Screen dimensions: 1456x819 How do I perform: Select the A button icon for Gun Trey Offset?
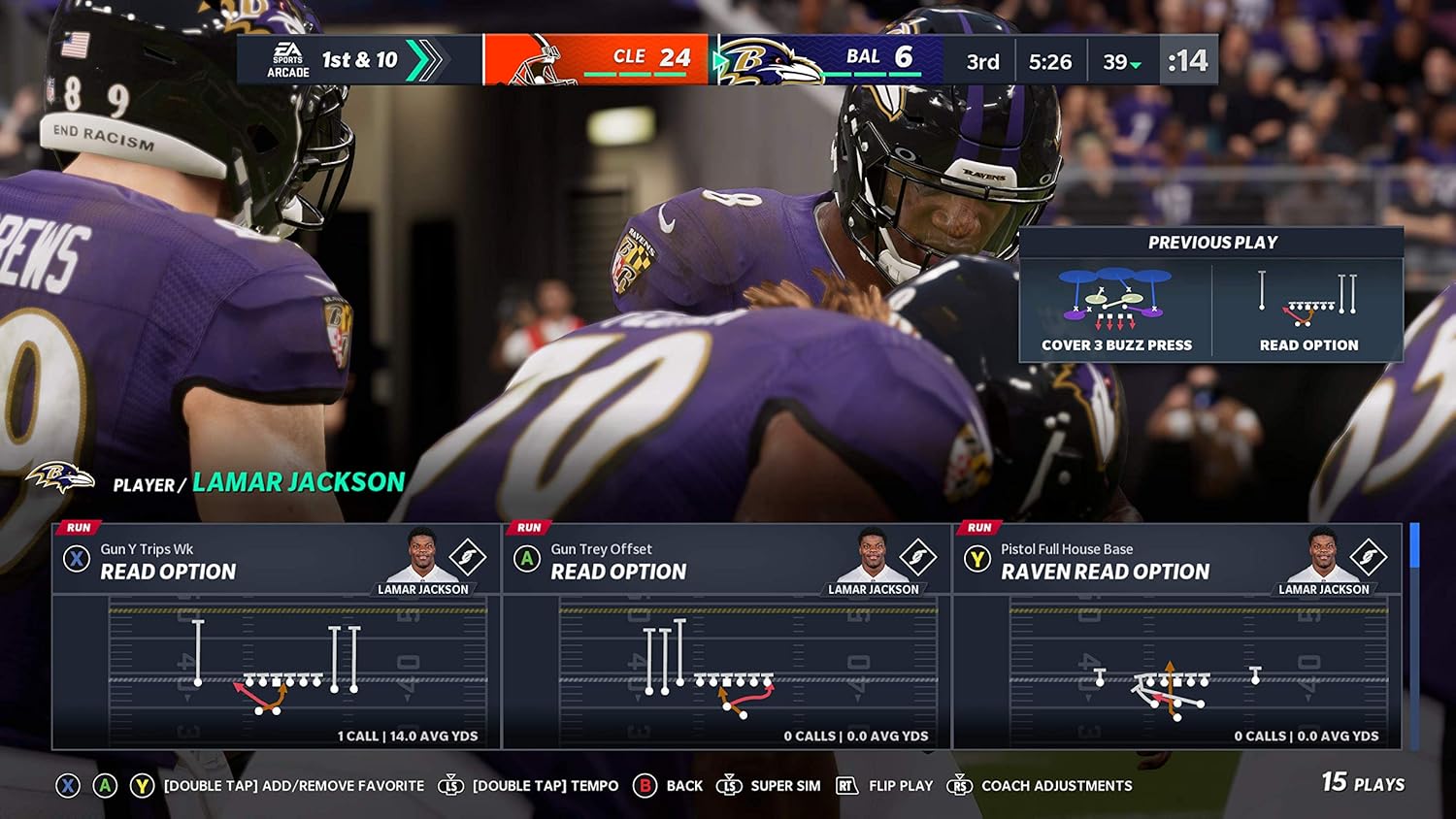[x=527, y=558]
